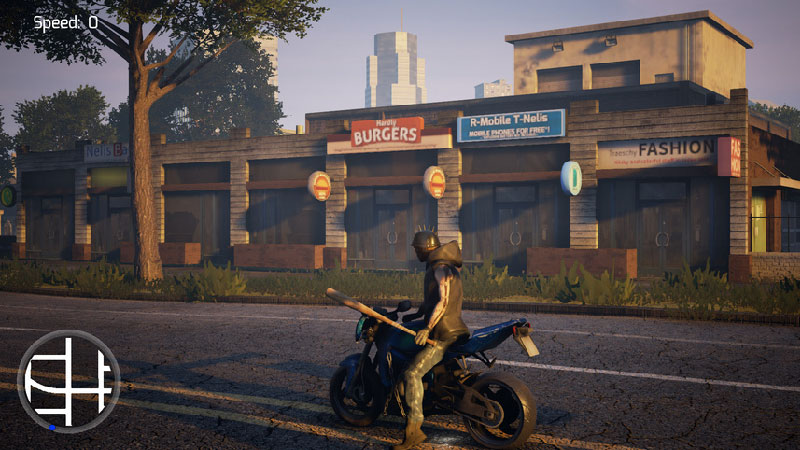Image resolution: width=800 pixels, height=450 pixels.
Task: Open the circular road minimap
Action: coord(68,381)
